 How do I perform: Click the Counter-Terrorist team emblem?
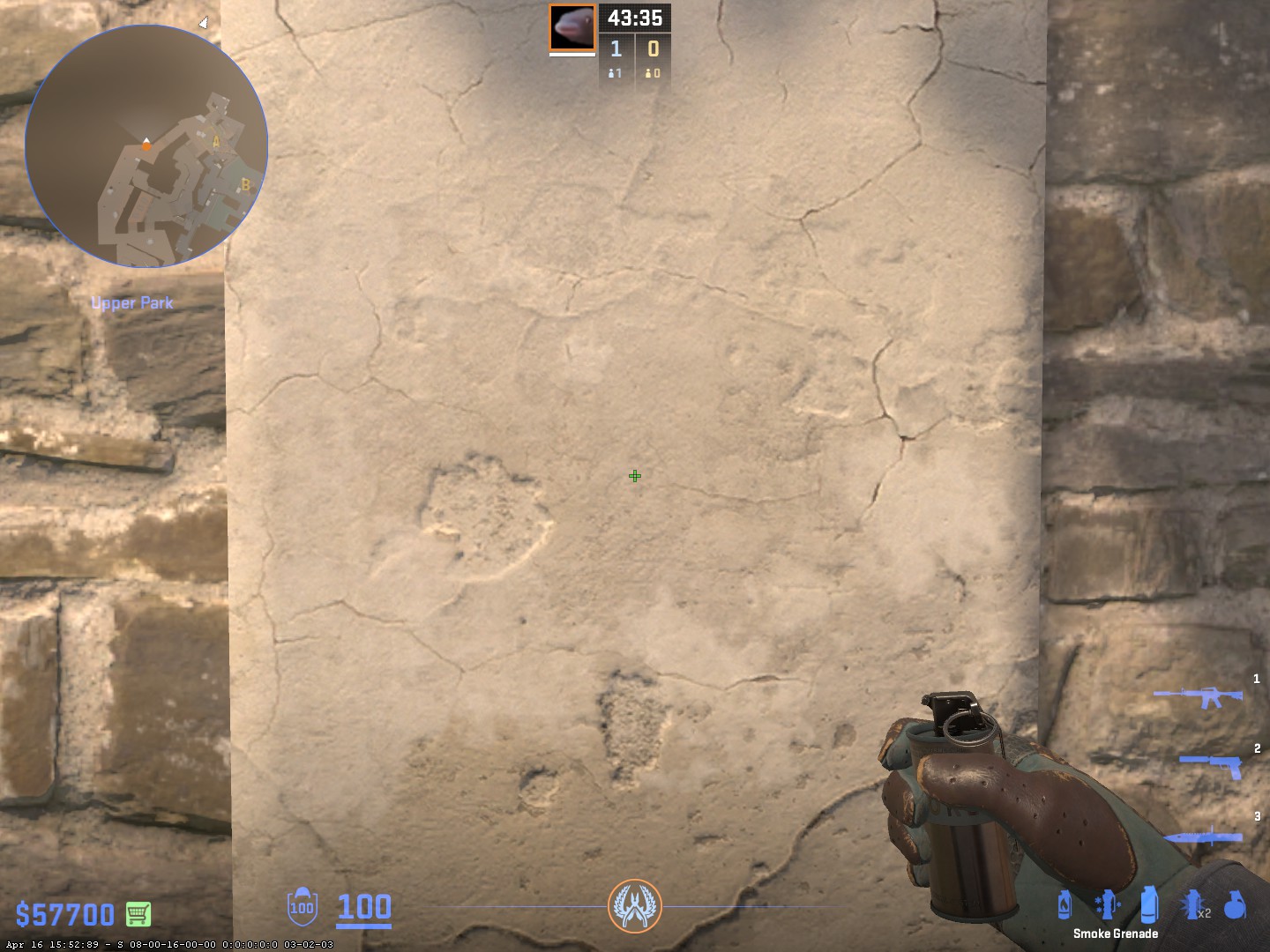pos(634,906)
